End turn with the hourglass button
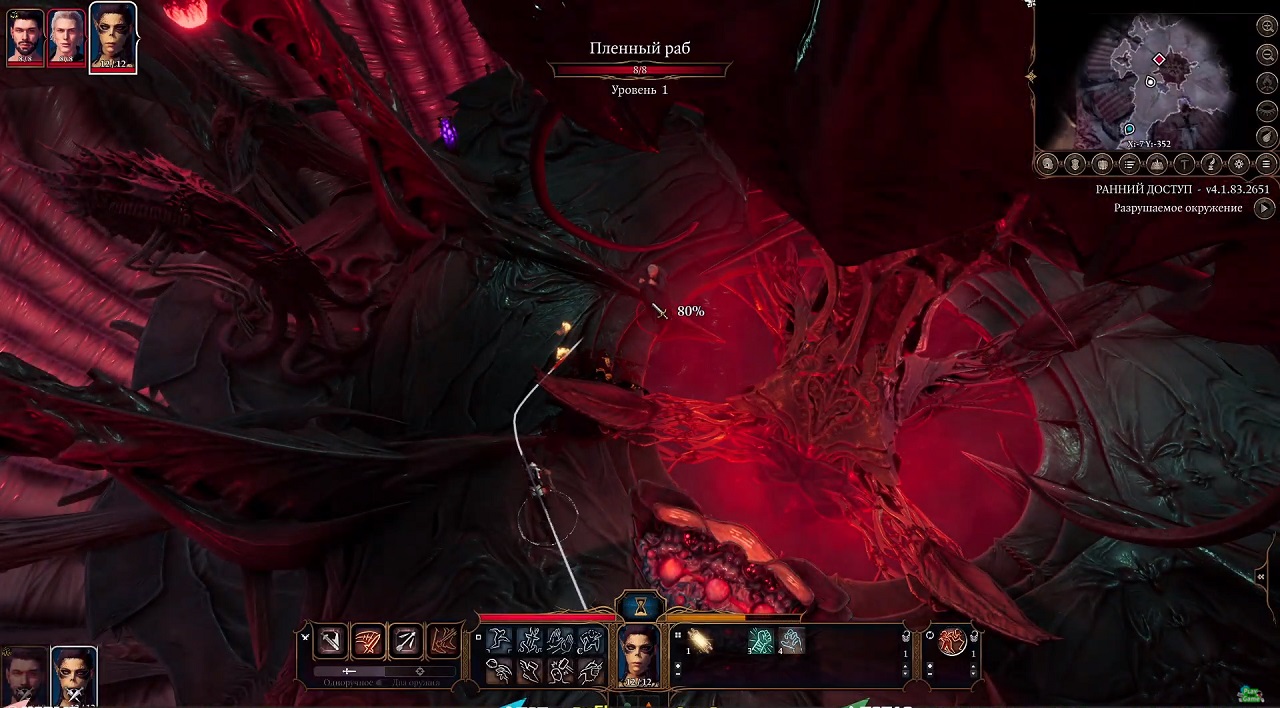This screenshot has height=708, width=1280. [x=640, y=606]
